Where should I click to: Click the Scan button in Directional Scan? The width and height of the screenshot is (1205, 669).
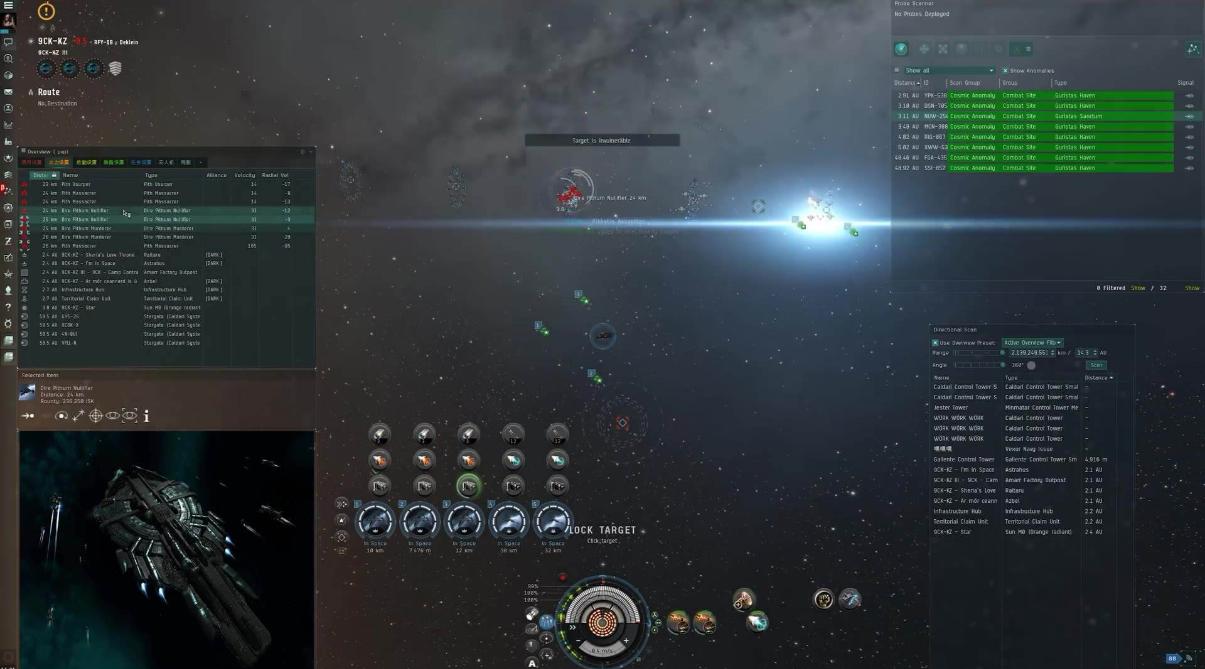point(1096,365)
